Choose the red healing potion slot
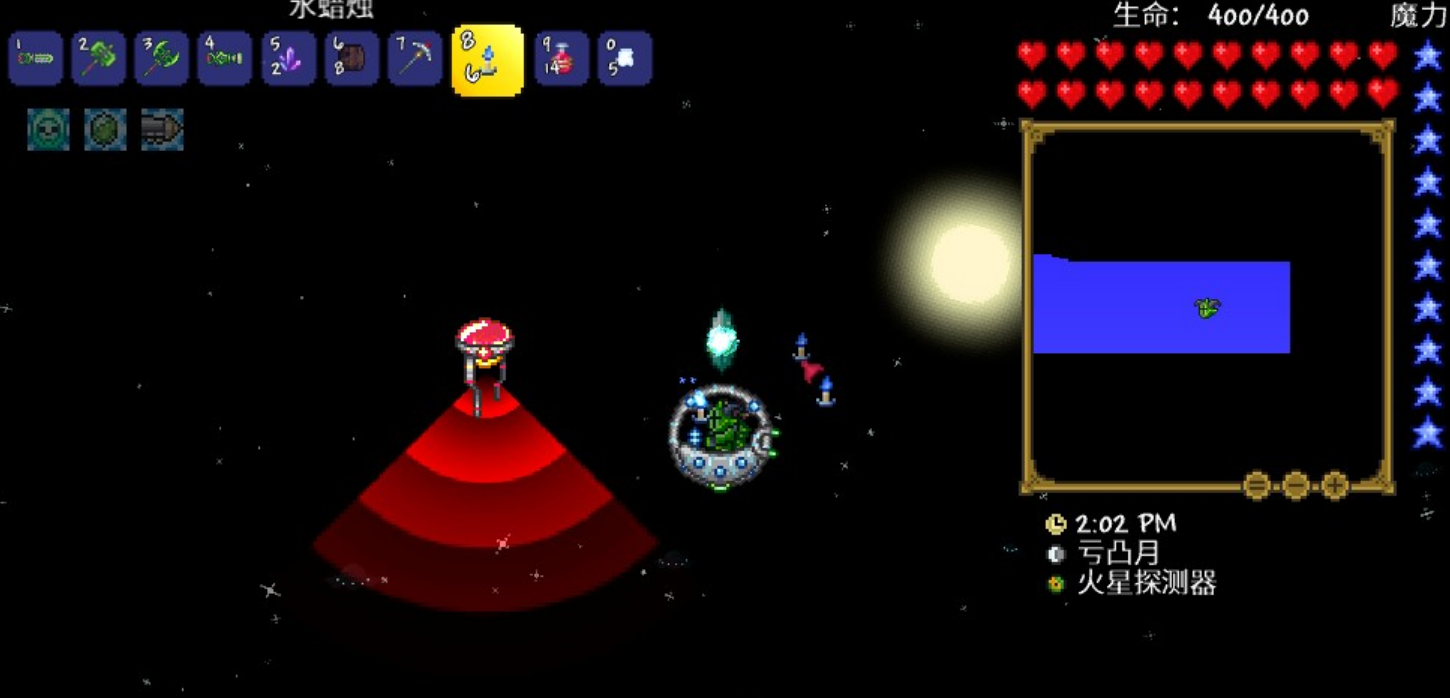 561,59
